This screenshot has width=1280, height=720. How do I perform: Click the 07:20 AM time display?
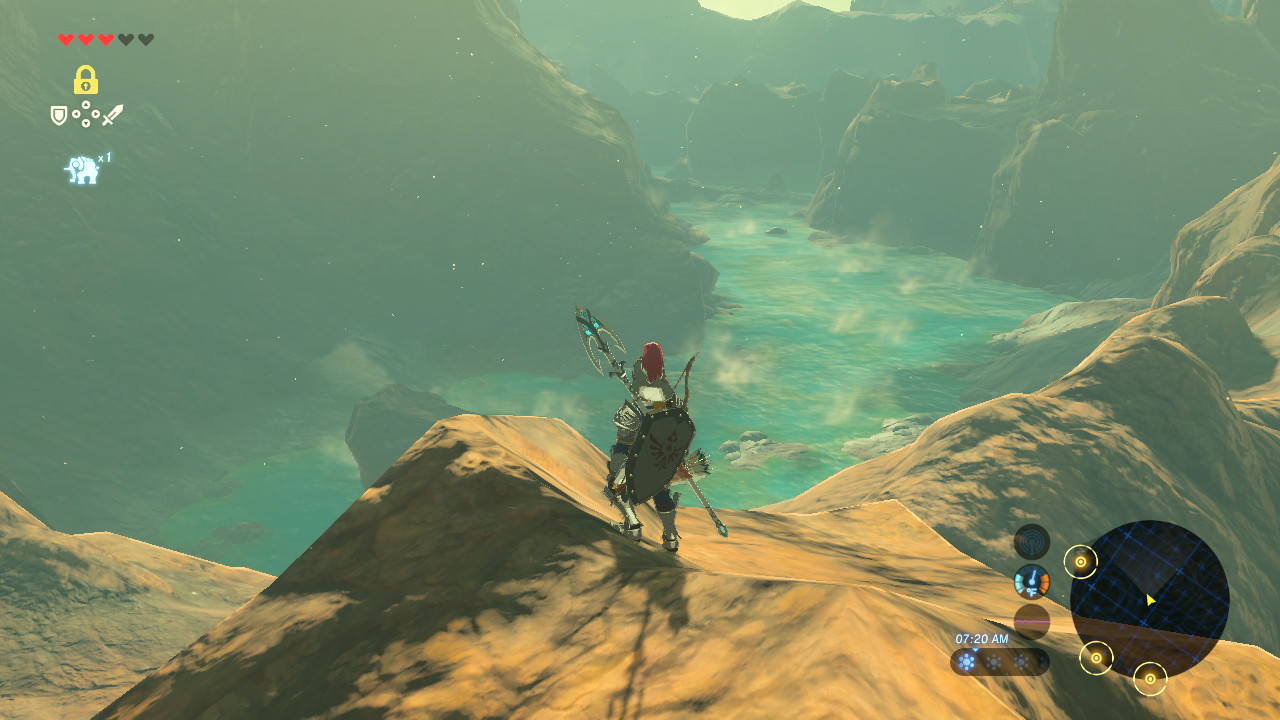coord(981,637)
